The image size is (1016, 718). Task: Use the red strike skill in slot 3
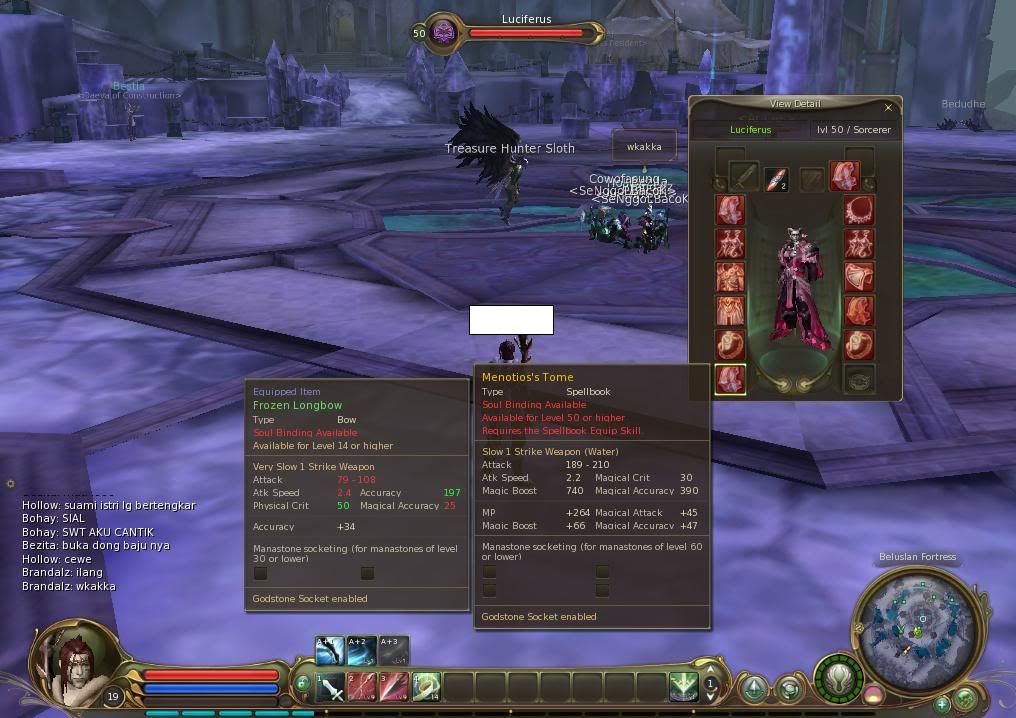(x=394, y=687)
